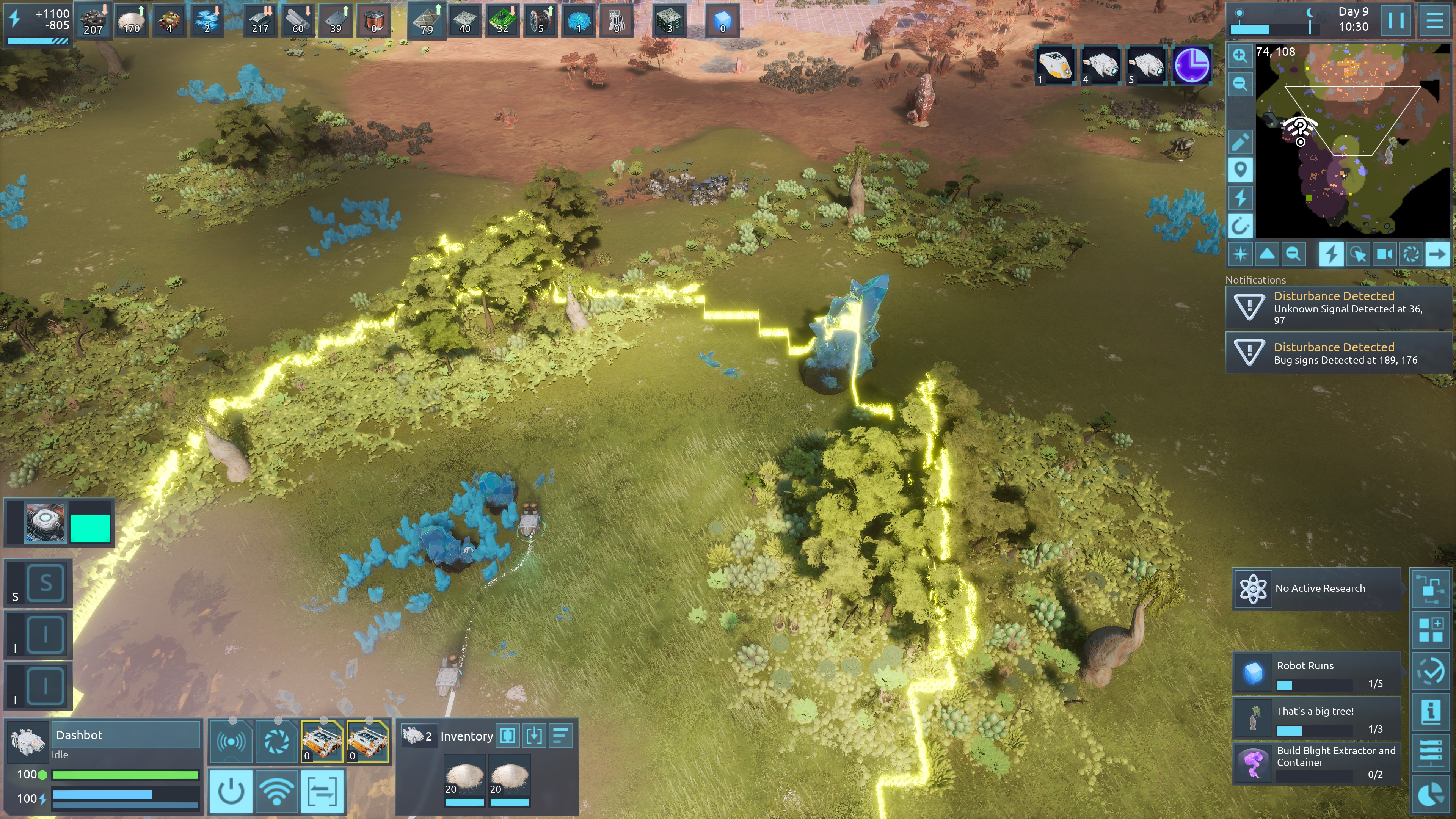Toggle the Dashbot power button
1456x819 pixels.
231,792
